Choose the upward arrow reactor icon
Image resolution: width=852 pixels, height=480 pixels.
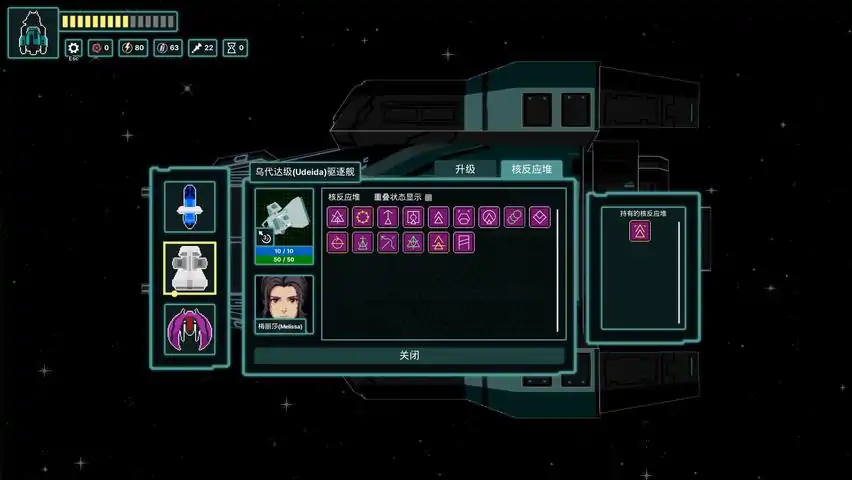coord(387,217)
